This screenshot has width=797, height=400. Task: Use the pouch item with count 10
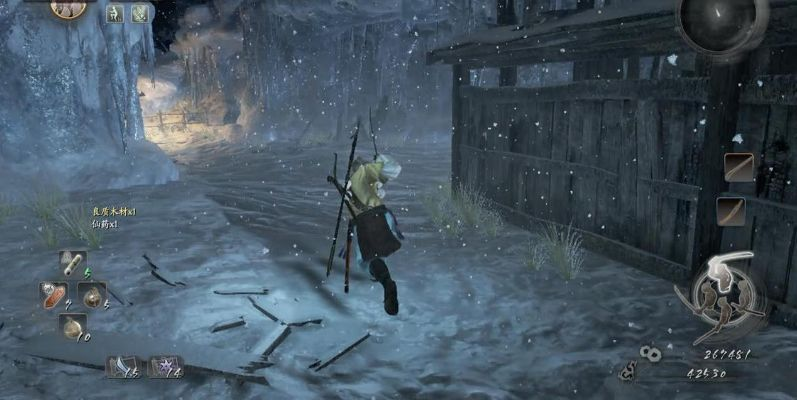[x=71, y=326]
